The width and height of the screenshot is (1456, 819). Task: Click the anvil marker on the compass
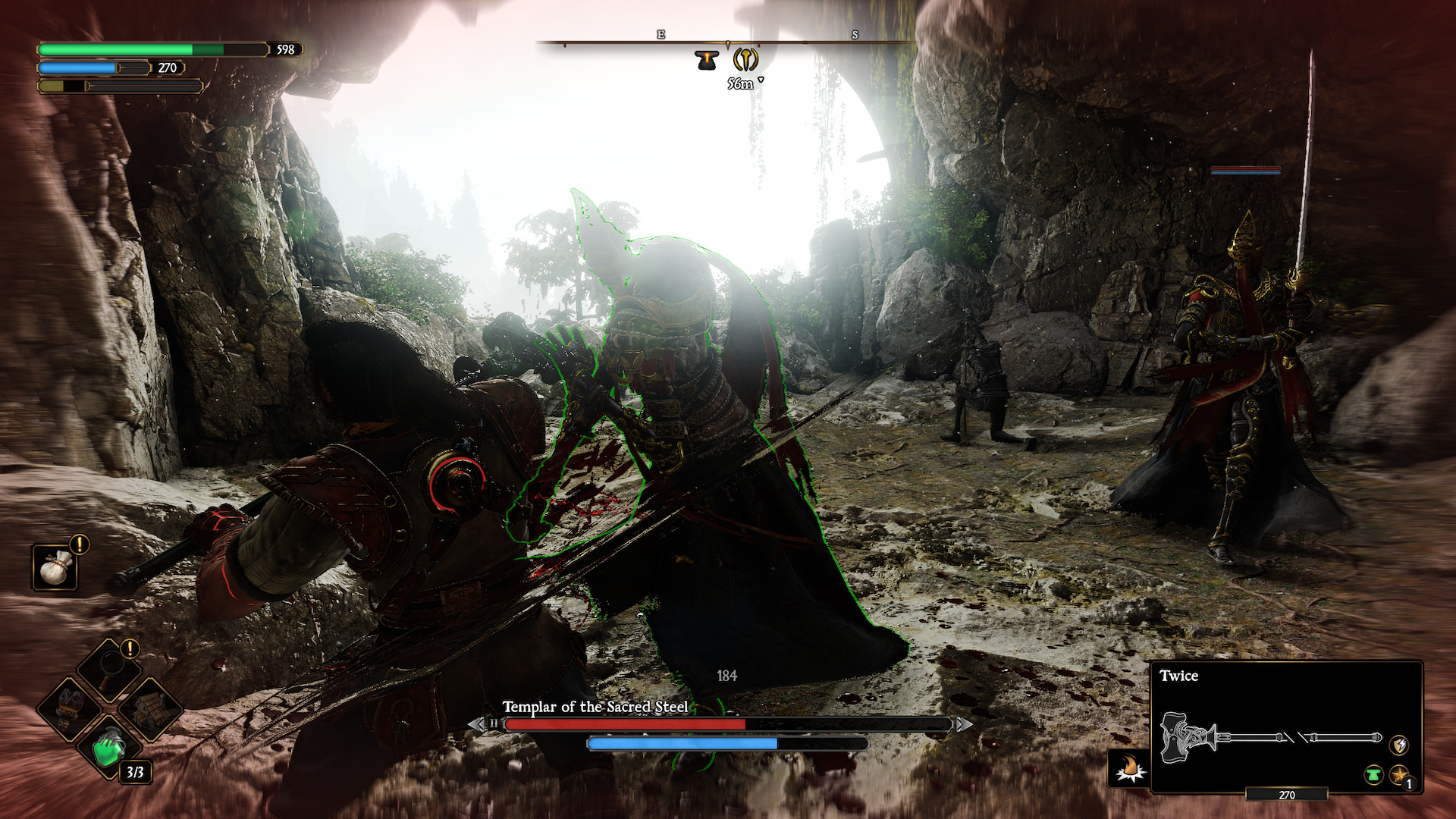(x=708, y=60)
